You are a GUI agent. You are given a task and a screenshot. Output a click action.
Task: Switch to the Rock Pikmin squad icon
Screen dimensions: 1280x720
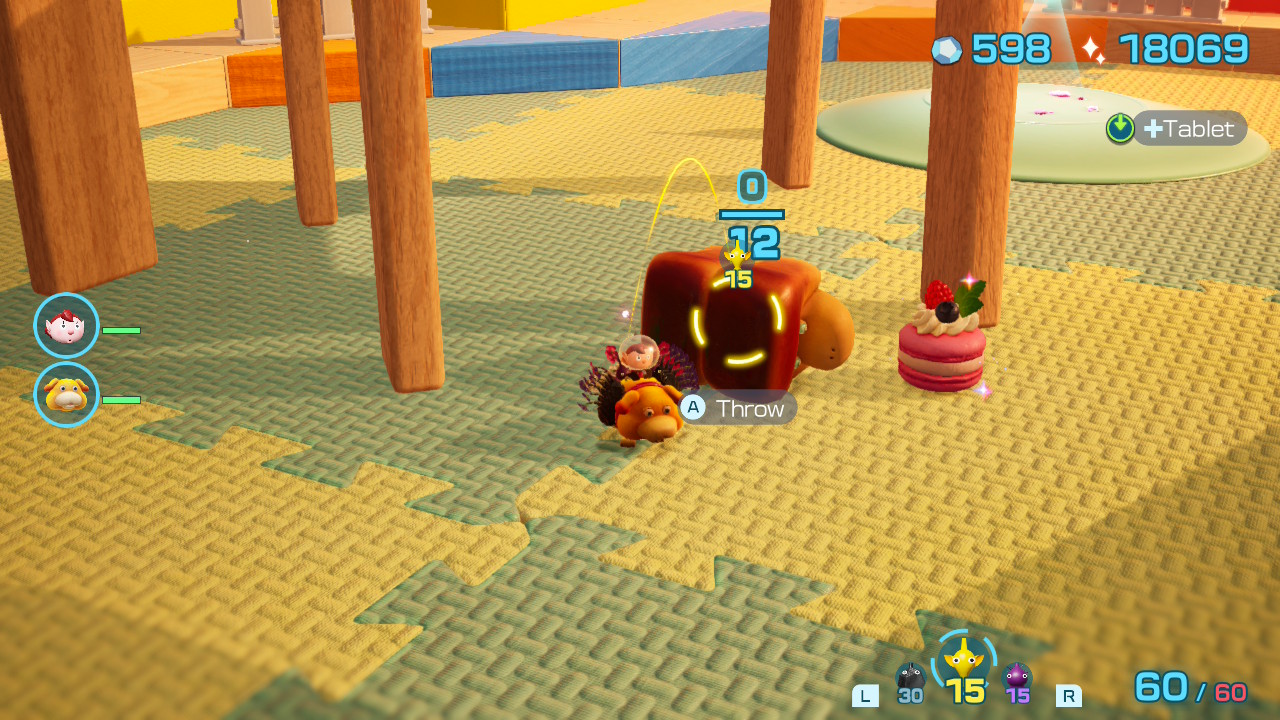point(910,679)
